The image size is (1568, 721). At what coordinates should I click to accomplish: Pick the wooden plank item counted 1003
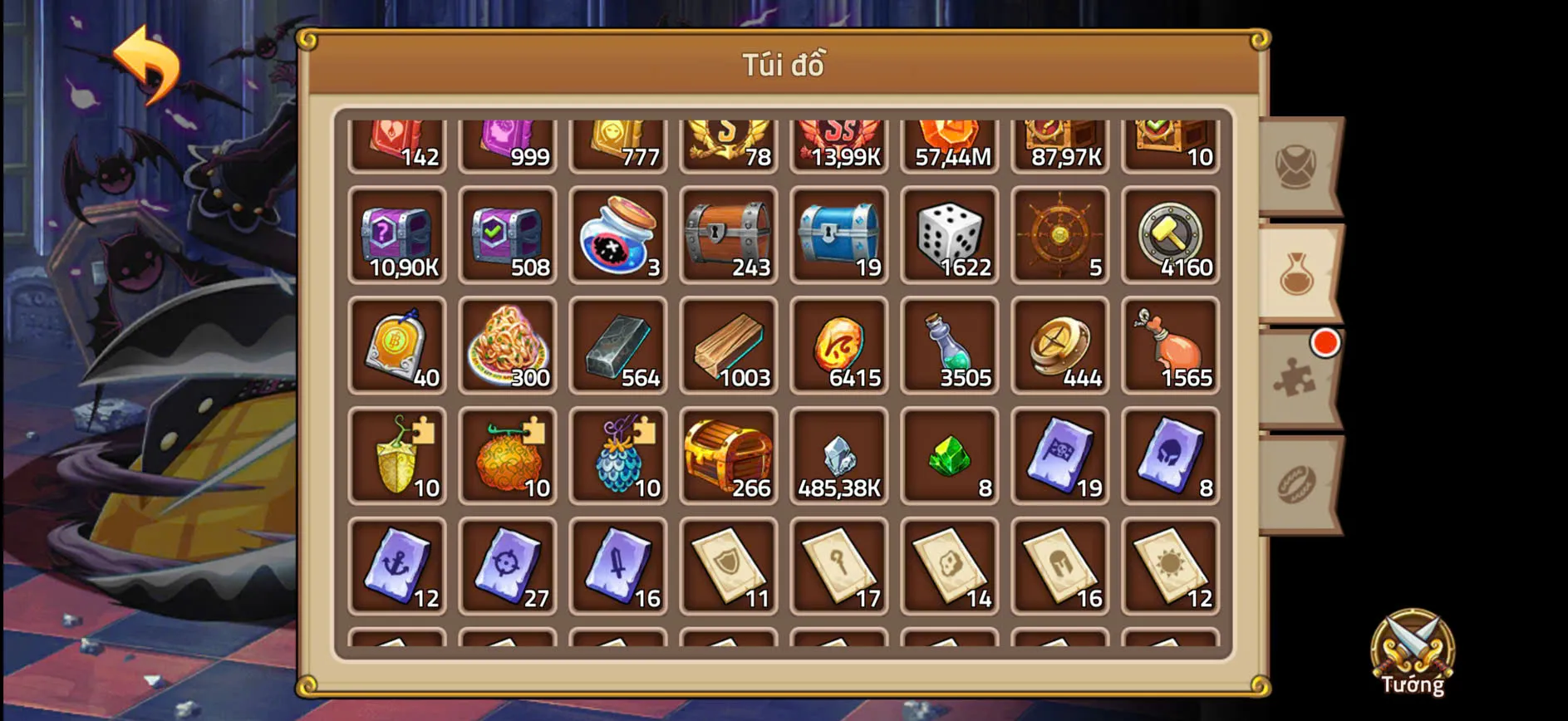(x=729, y=345)
